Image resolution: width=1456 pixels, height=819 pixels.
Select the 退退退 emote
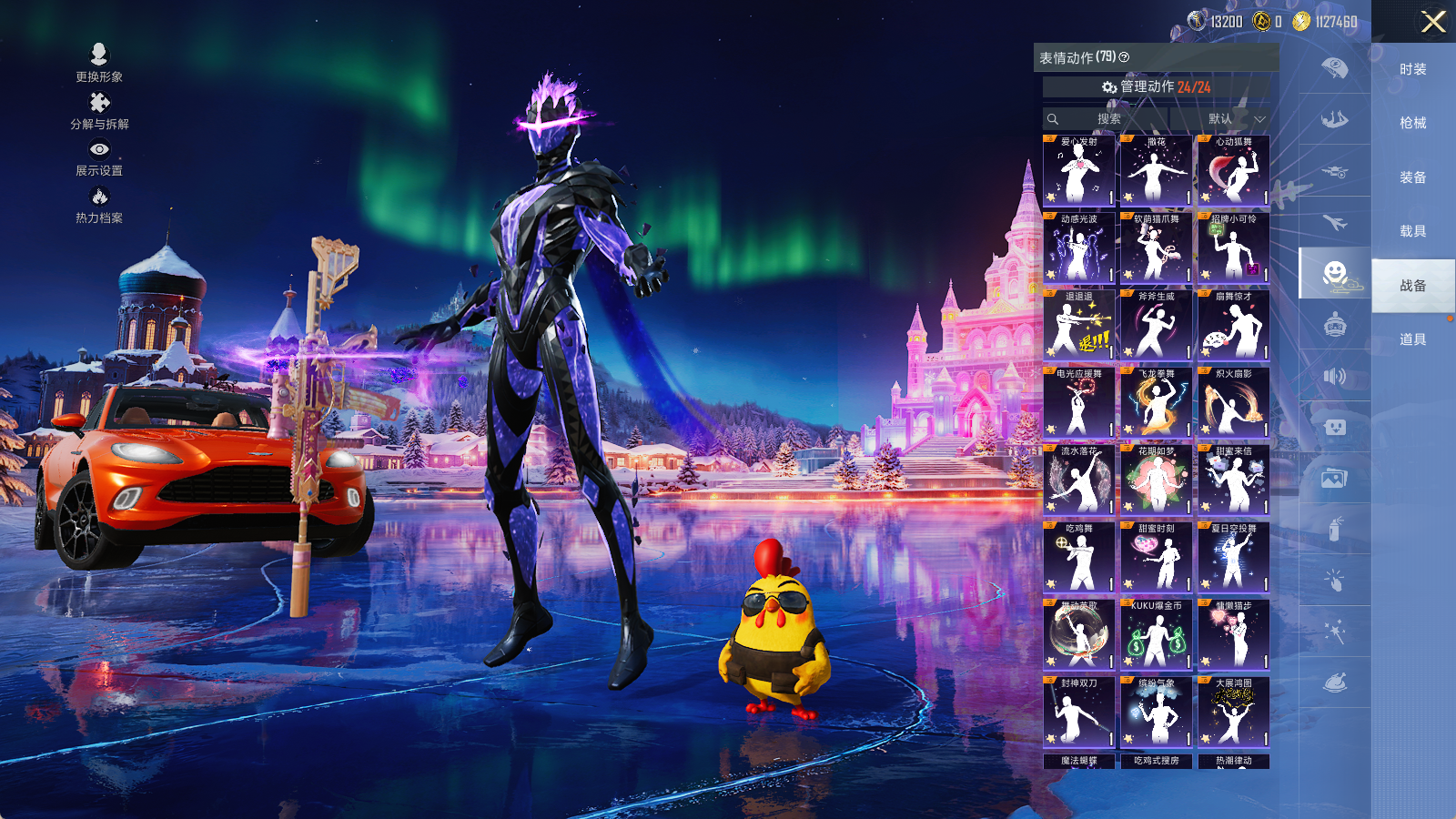(x=1078, y=325)
